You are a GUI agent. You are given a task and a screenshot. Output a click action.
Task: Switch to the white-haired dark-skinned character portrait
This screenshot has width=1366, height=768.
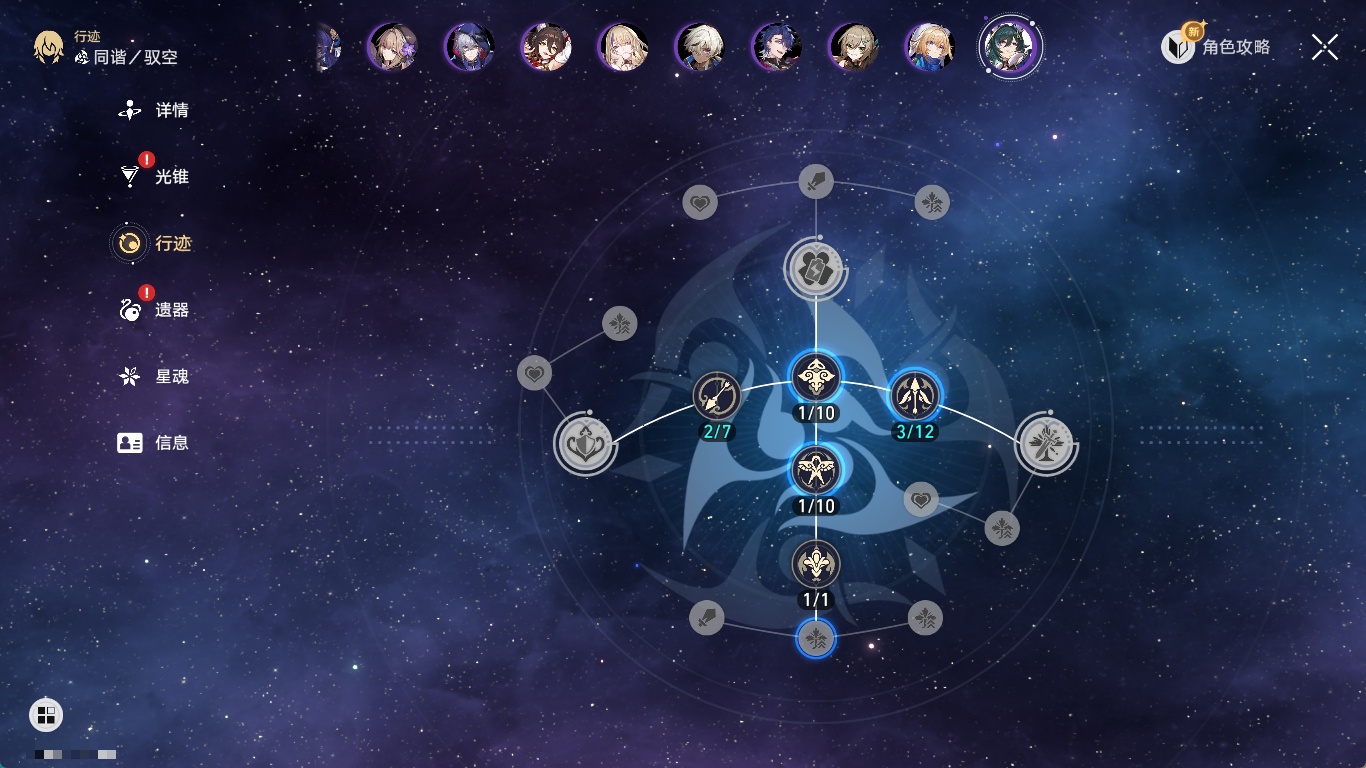coord(699,47)
